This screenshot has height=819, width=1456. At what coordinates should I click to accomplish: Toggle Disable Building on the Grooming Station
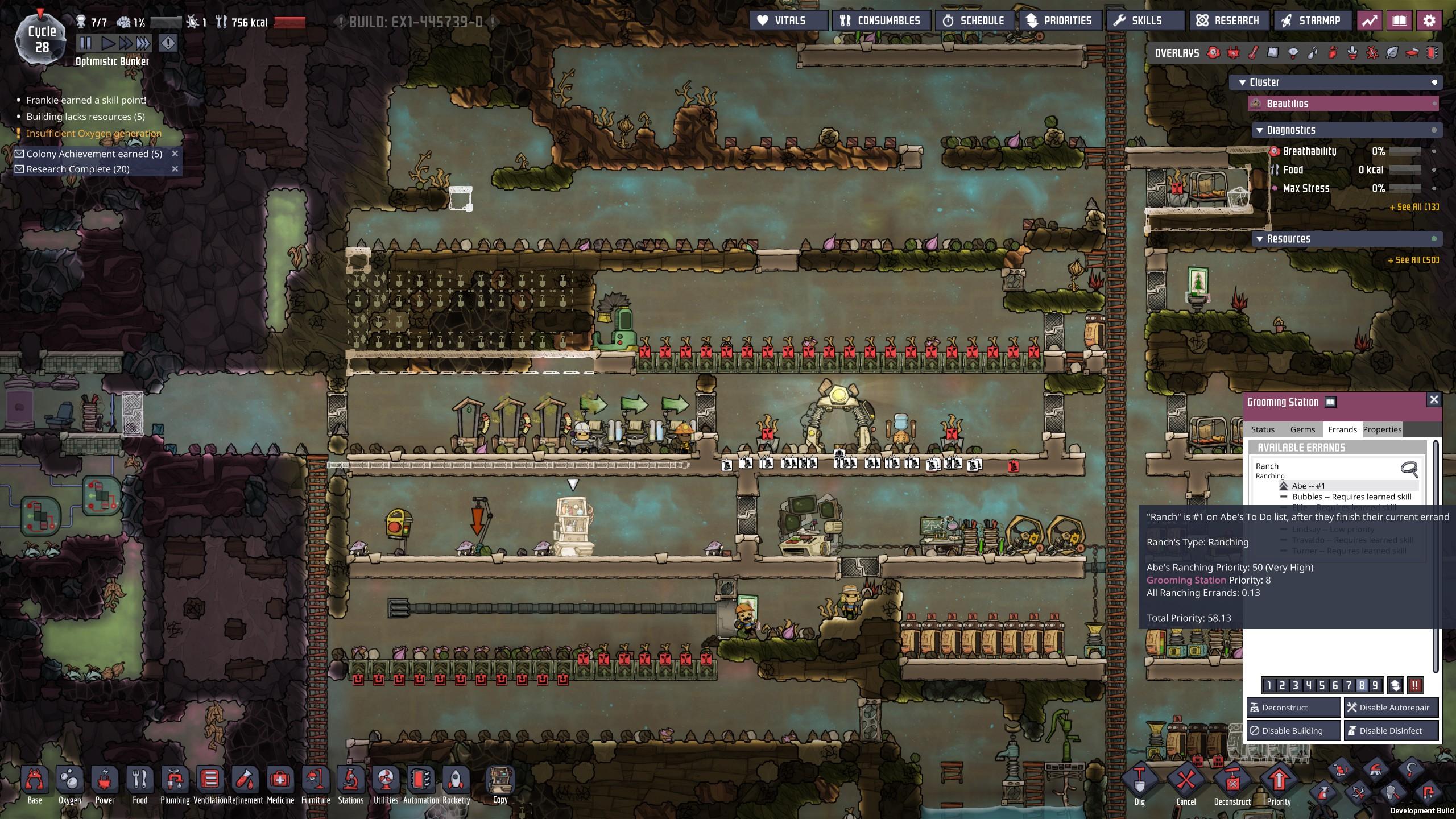coord(1292,730)
